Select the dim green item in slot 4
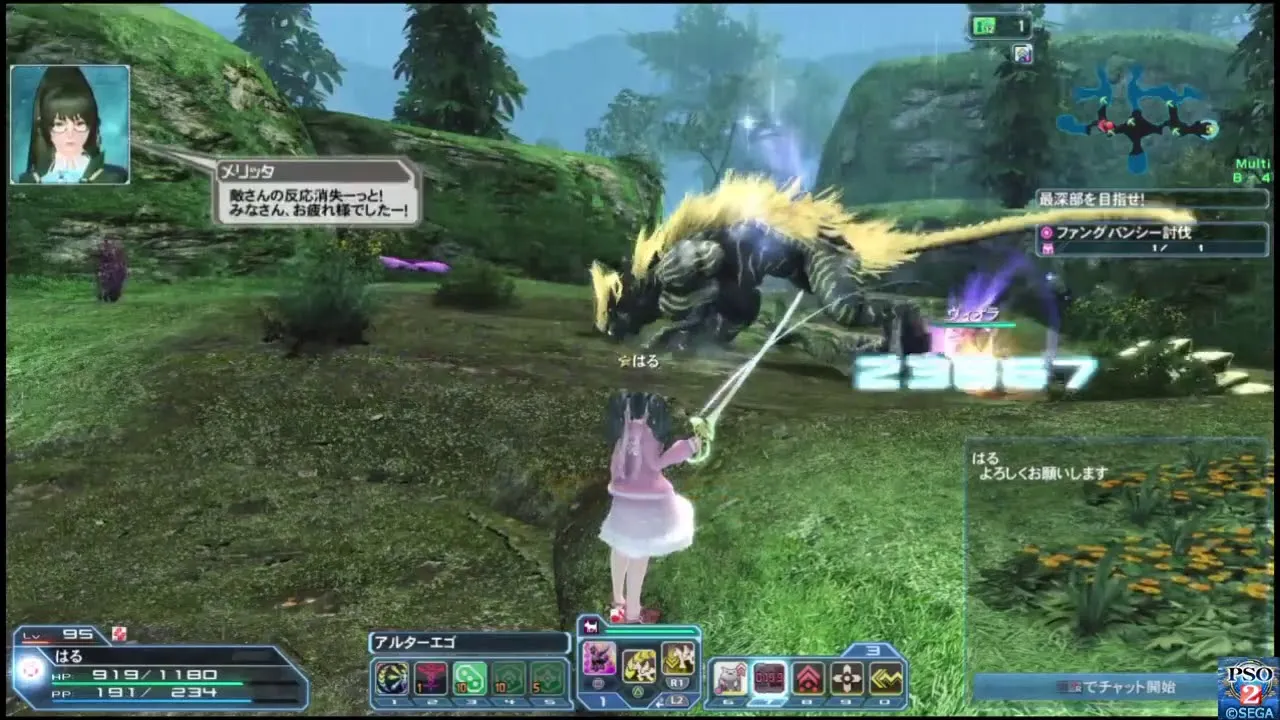 pos(508,679)
